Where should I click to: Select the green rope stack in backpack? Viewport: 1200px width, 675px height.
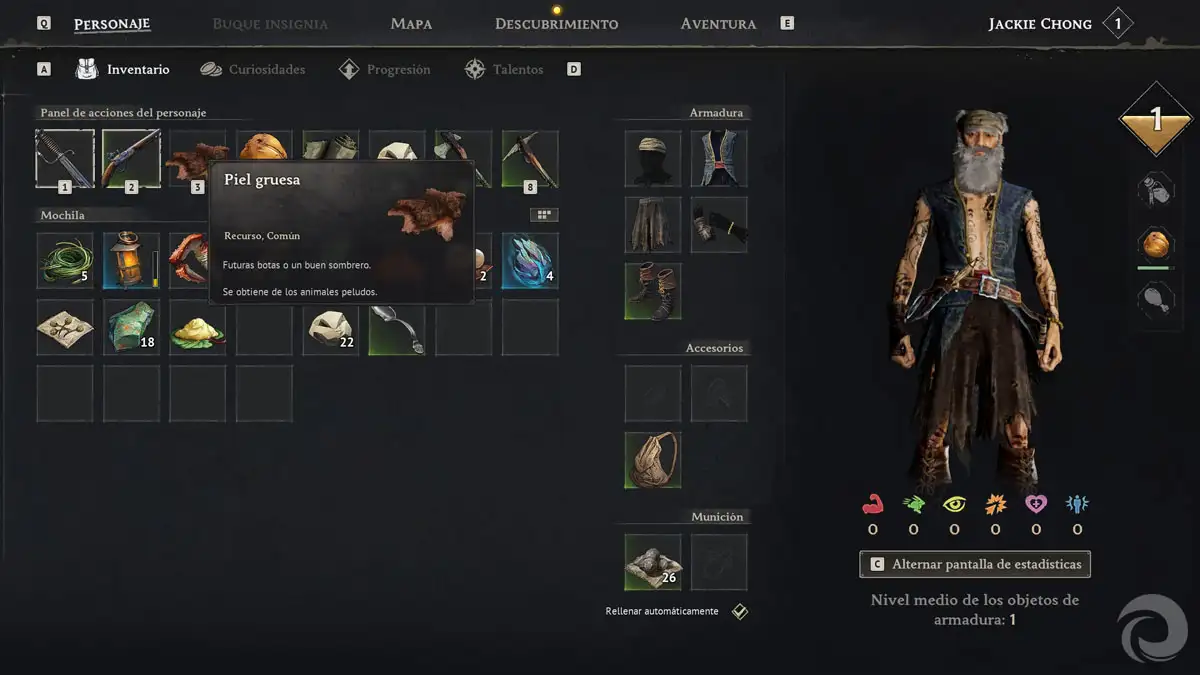tap(65, 261)
